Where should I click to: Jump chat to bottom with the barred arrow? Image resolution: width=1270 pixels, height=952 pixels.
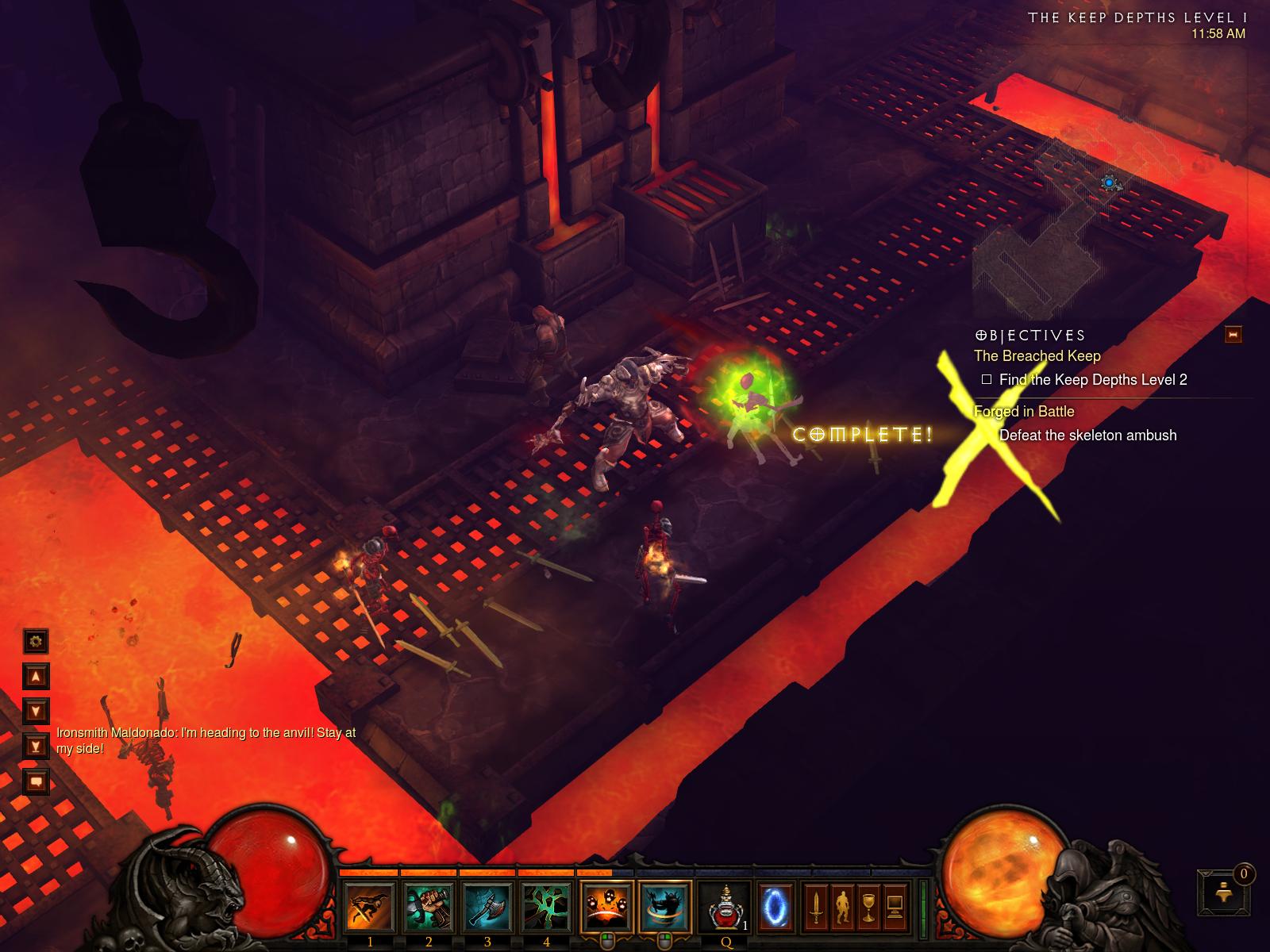click(36, 746)
